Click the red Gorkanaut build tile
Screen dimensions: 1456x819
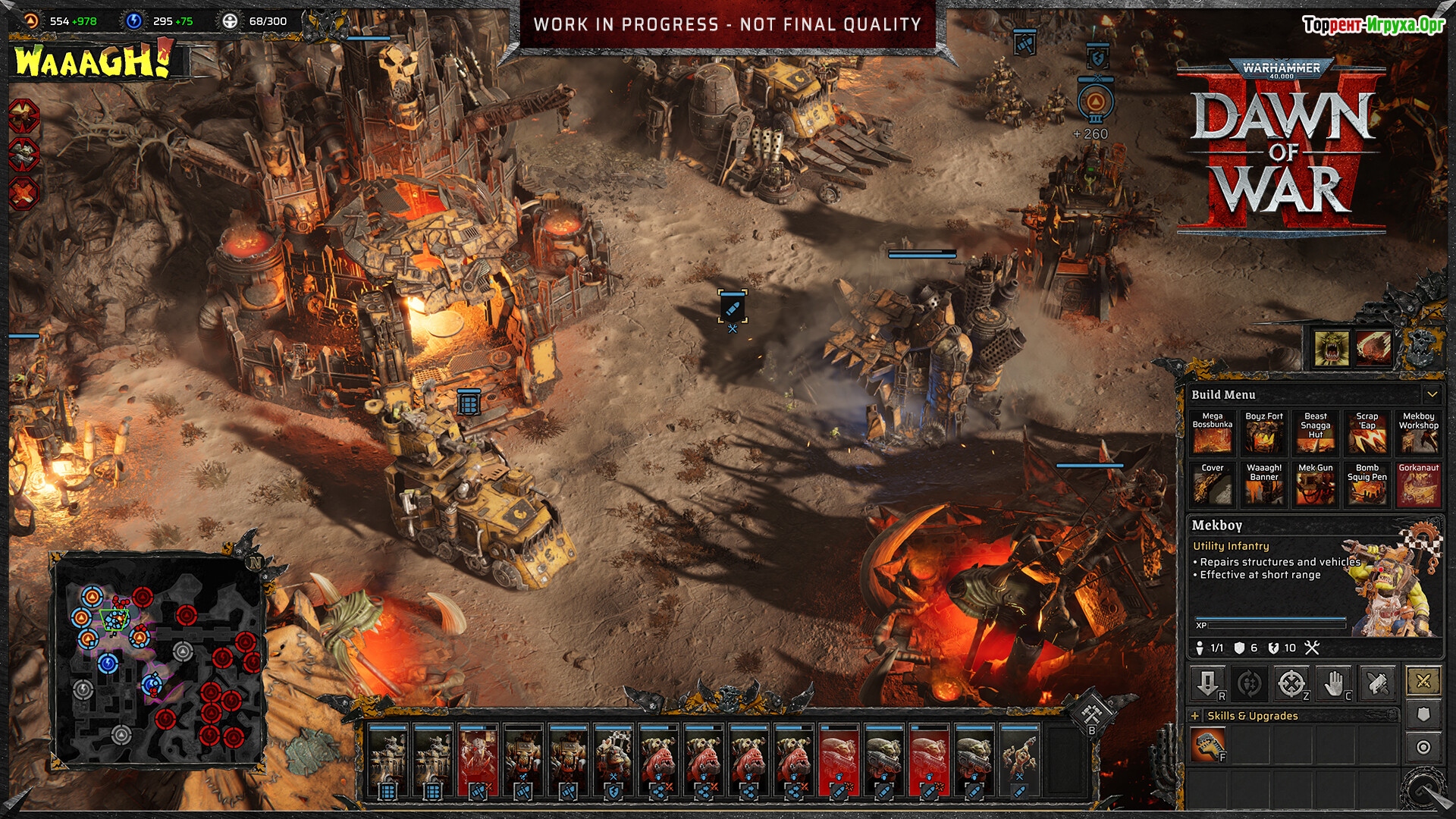(x=1418, y=485)
